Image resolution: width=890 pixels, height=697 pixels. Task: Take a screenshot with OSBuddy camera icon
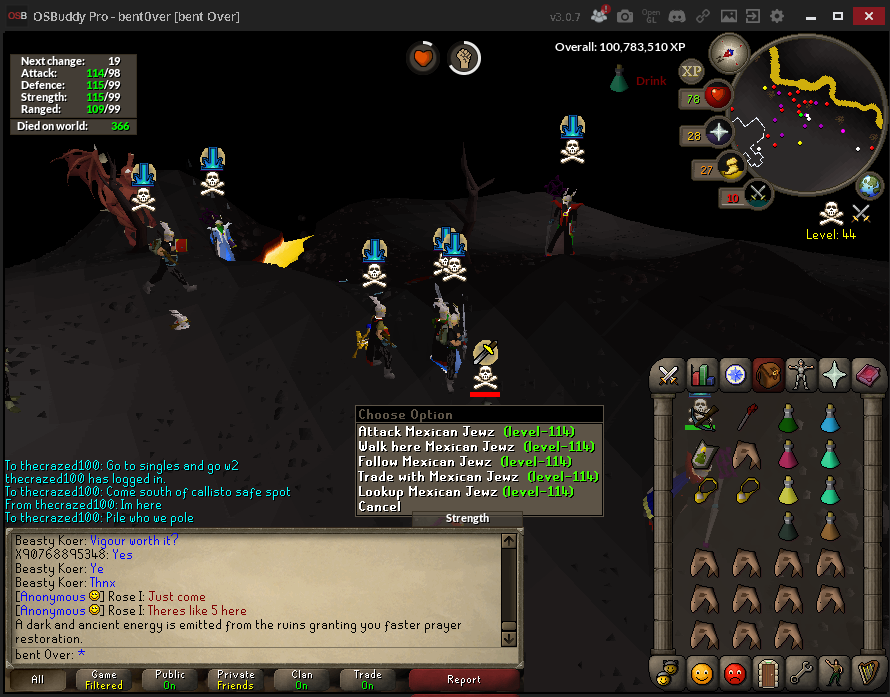[x=625, y=17]
